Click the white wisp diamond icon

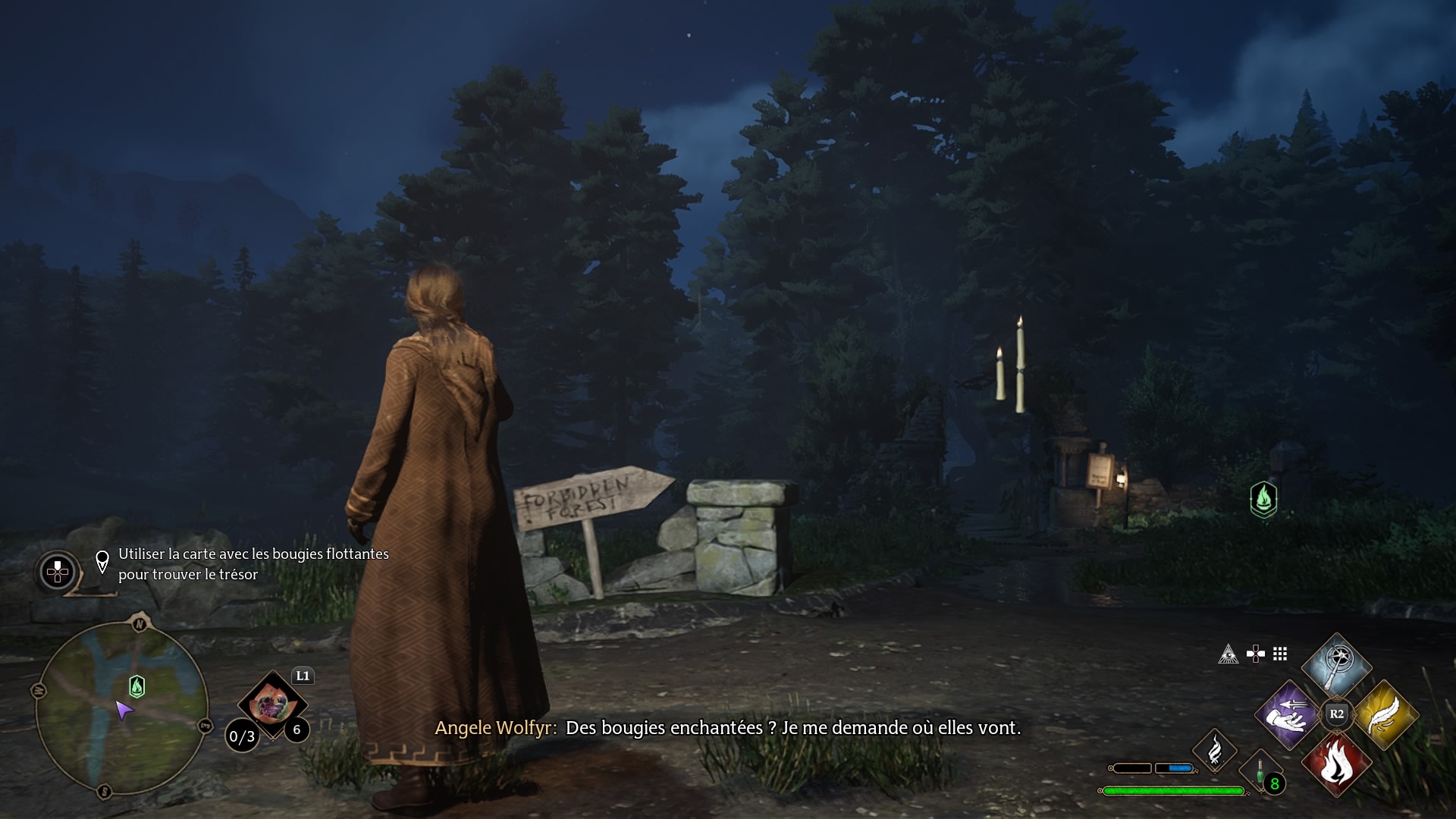1215,750
